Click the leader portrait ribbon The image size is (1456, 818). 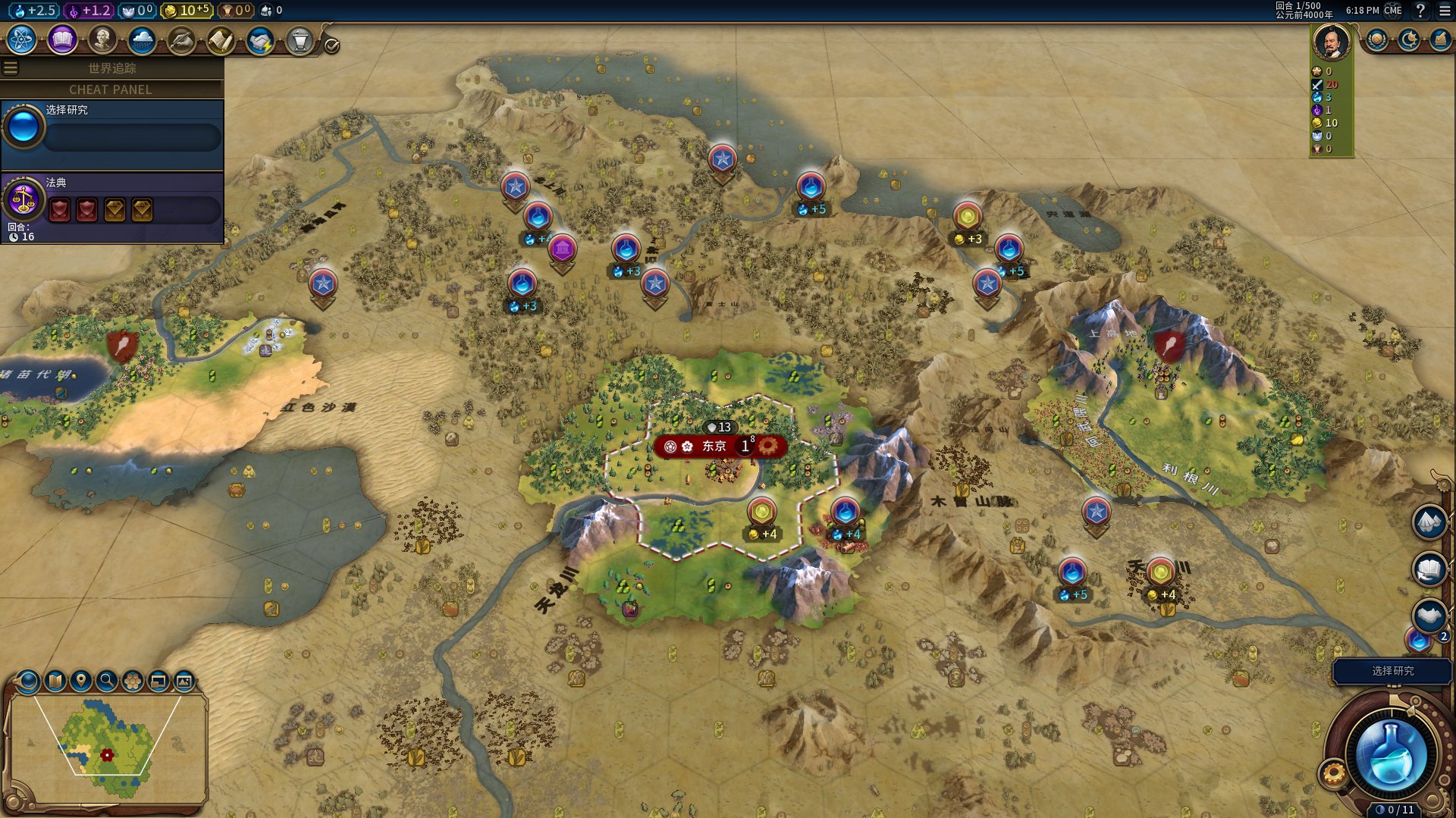(1331, 42)
